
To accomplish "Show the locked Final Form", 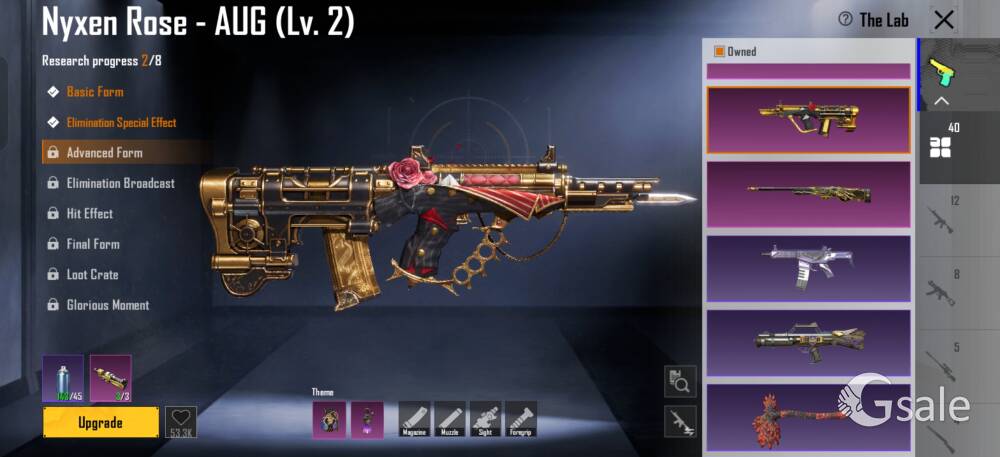I will tap(93, 244).
